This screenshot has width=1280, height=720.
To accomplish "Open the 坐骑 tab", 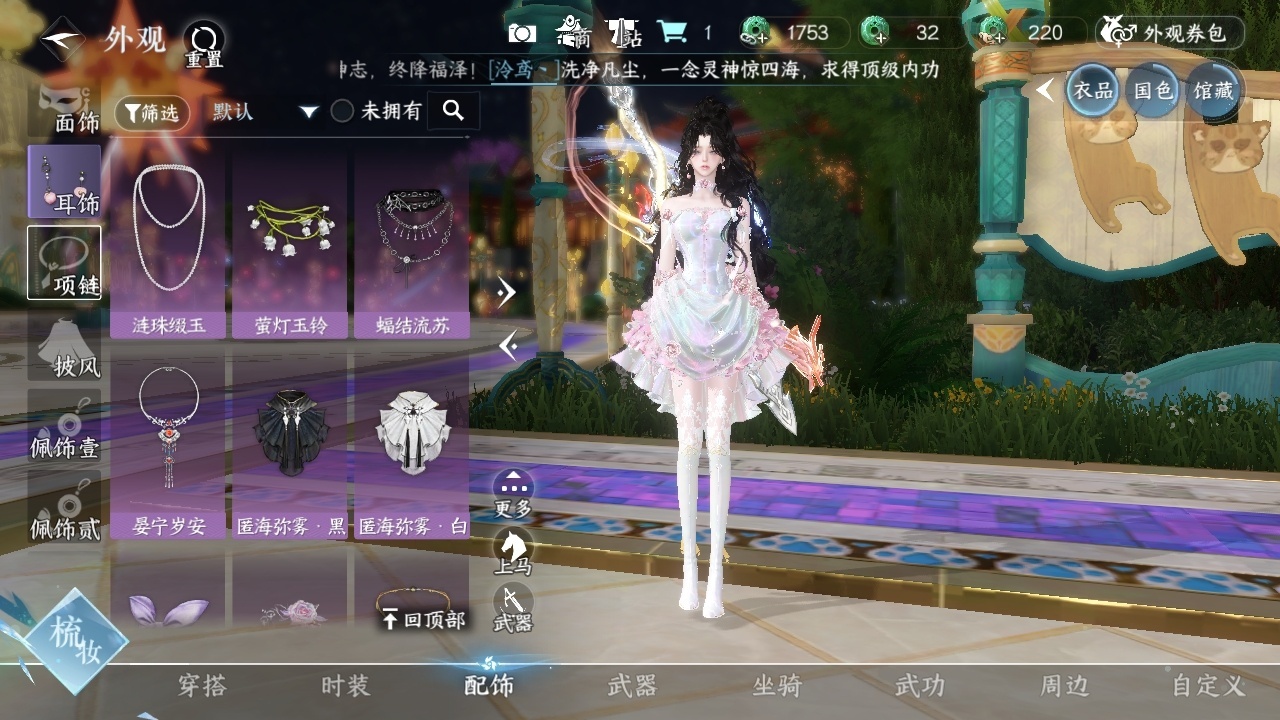I will (x=777, y=686).
